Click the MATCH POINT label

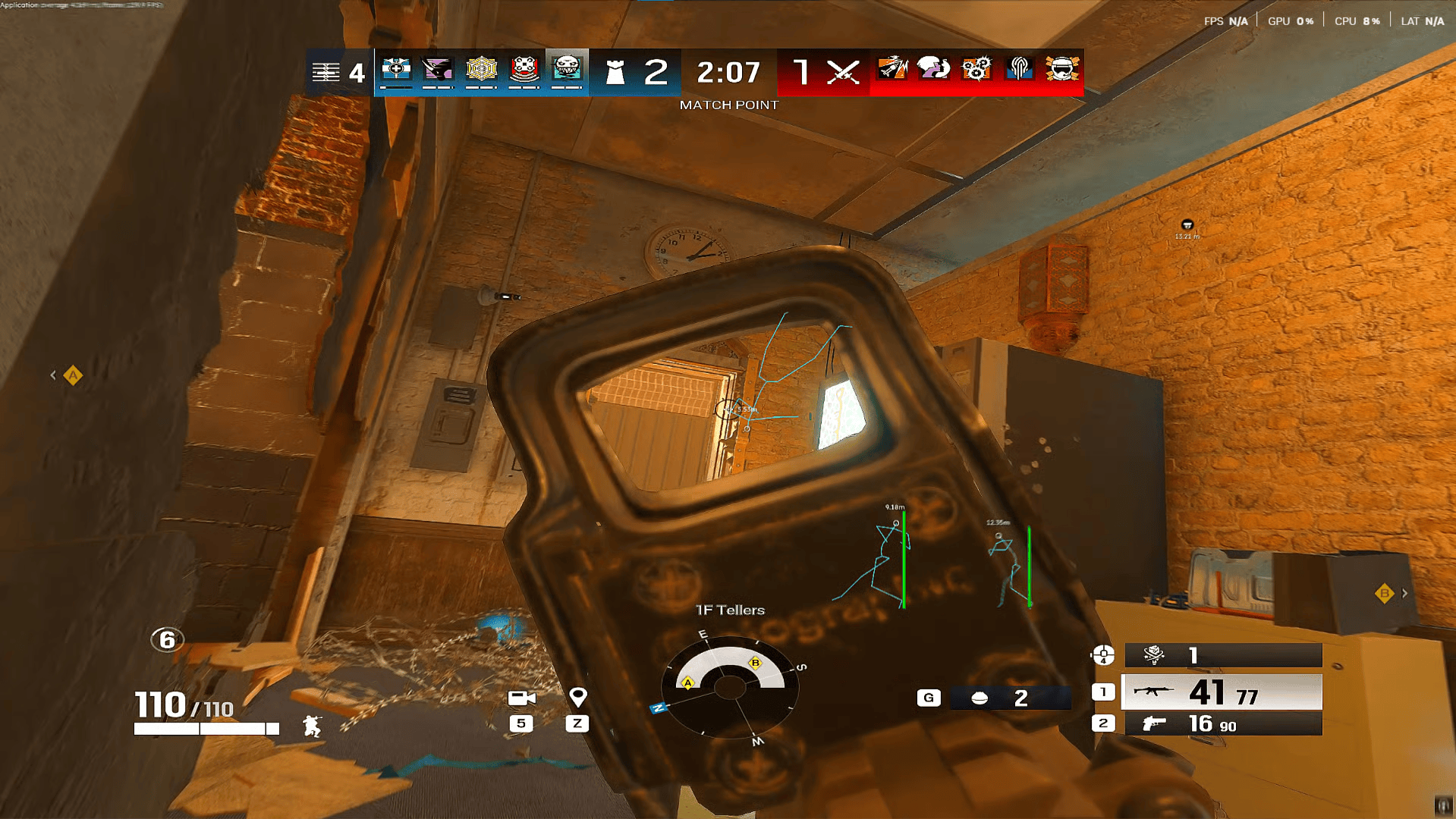(x=728, y=105)
